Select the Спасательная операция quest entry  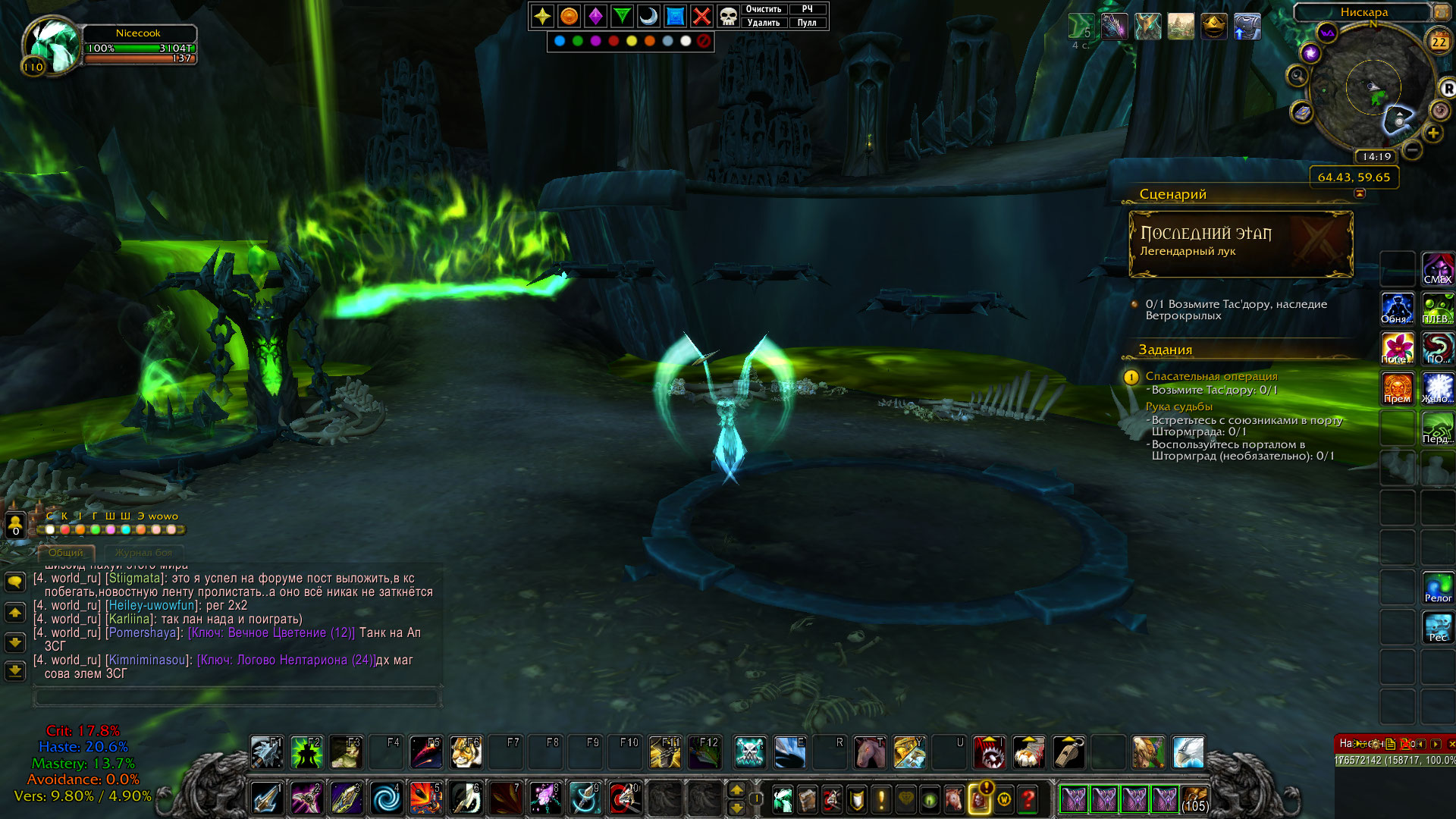(1211, 376)
